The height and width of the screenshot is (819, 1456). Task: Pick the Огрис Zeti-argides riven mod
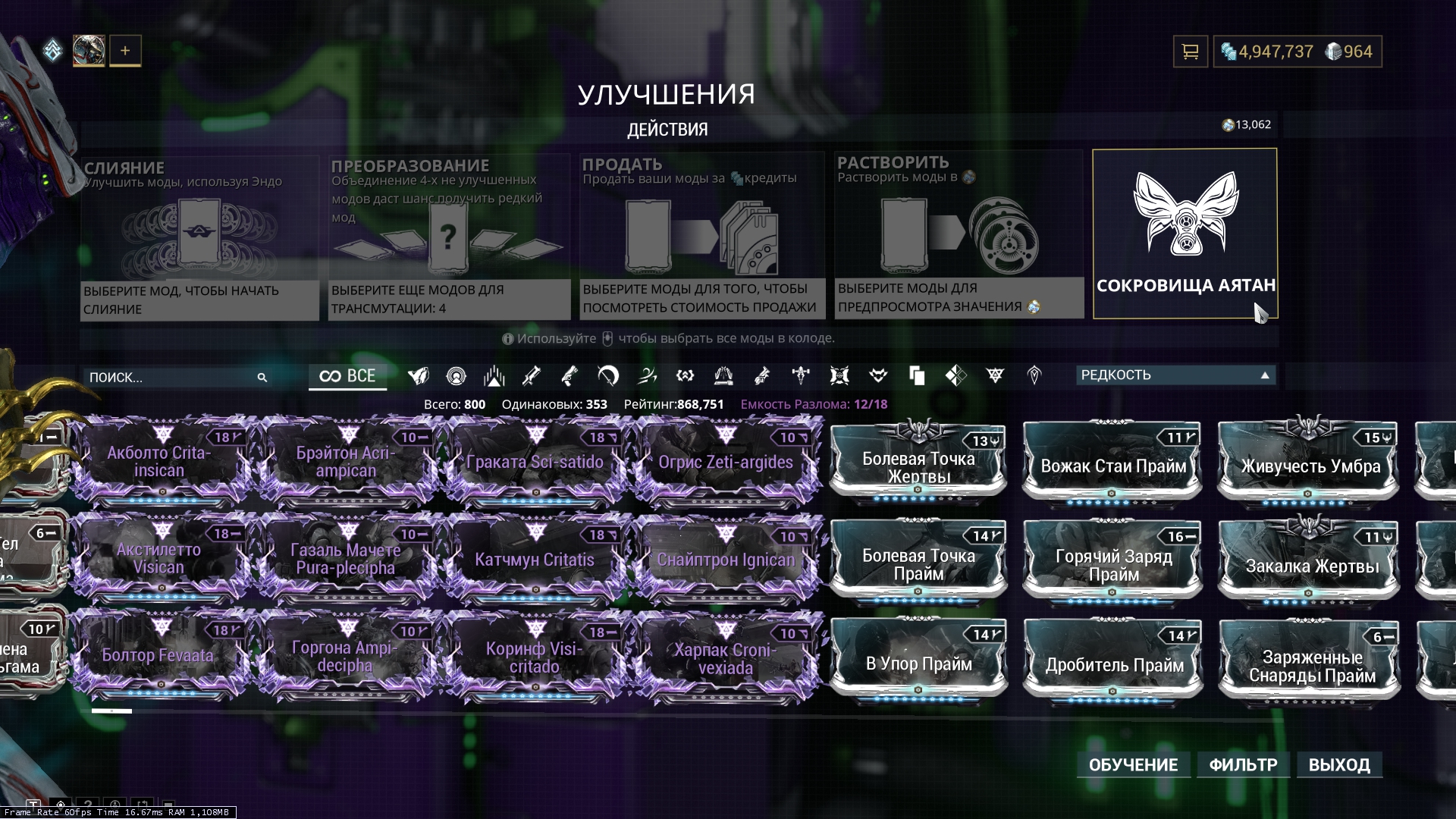tap(726, 461)
